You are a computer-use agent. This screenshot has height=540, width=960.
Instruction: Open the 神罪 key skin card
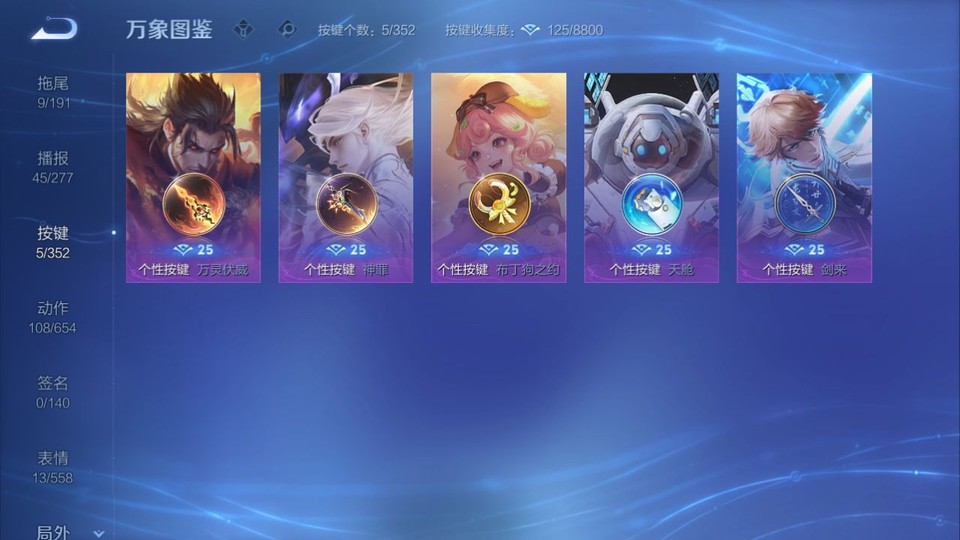coord(346,177)
